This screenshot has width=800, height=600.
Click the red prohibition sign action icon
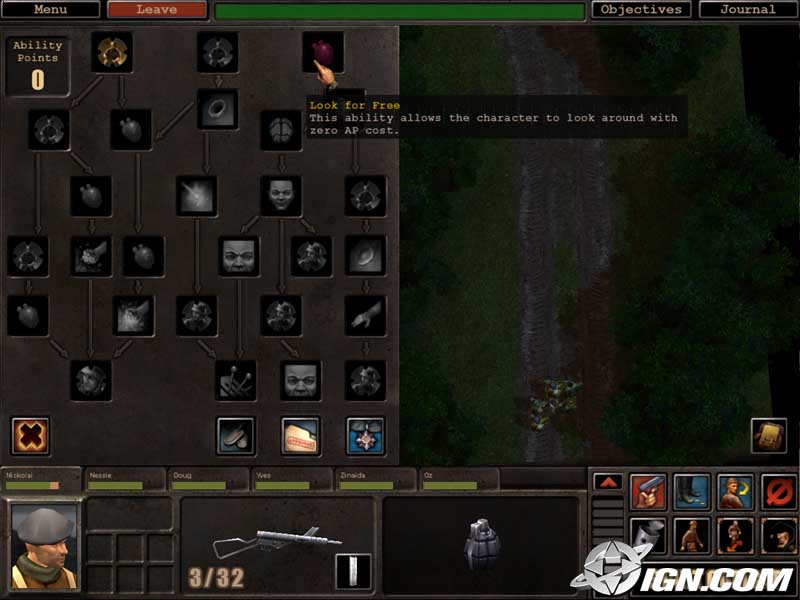coord(778,491)
